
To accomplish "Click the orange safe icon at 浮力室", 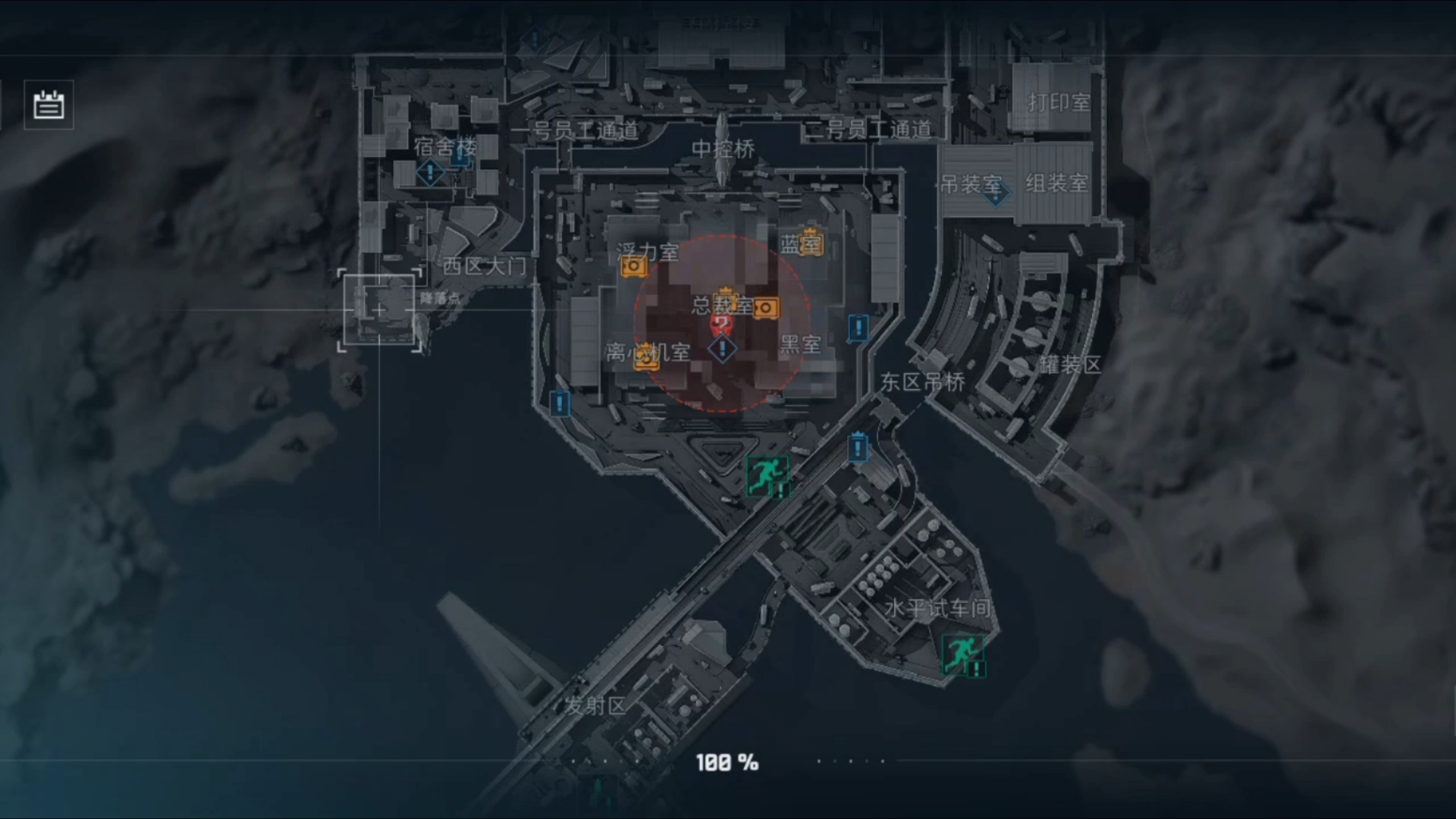I will [634, 266].
